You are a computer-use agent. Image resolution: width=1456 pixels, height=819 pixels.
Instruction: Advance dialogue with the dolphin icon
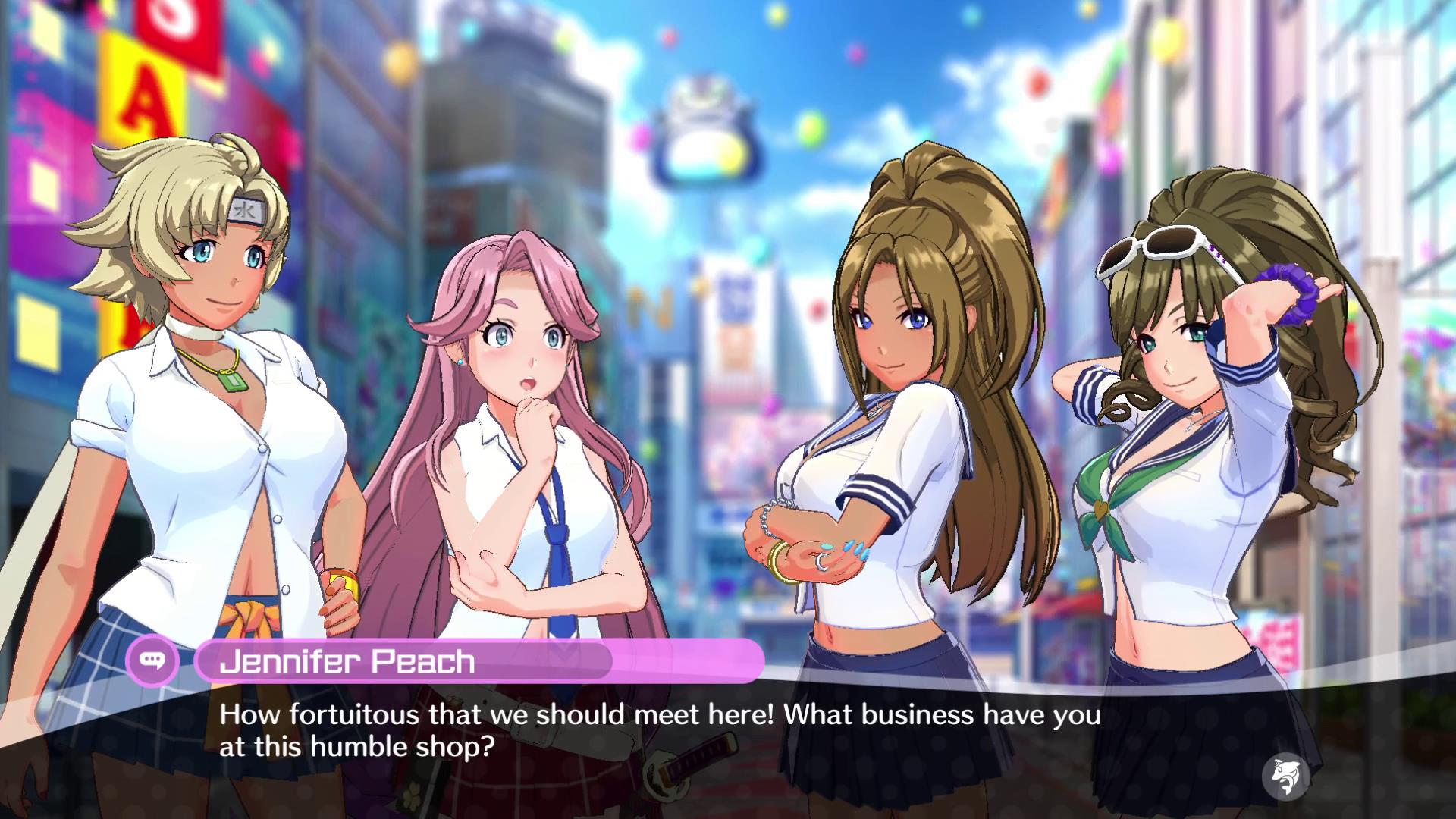pos(1285,776)
